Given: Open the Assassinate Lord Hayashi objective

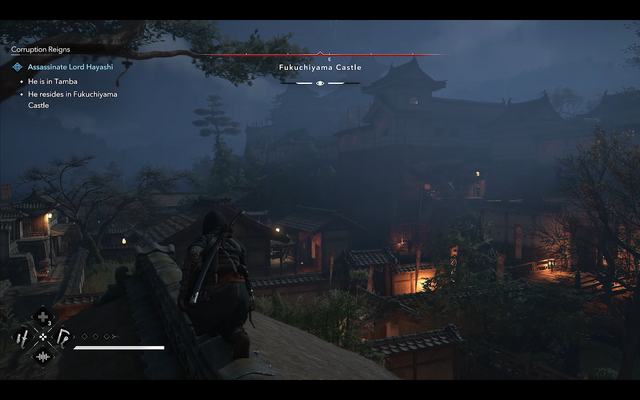Looking at the screenshot, I should pos(70,67).
